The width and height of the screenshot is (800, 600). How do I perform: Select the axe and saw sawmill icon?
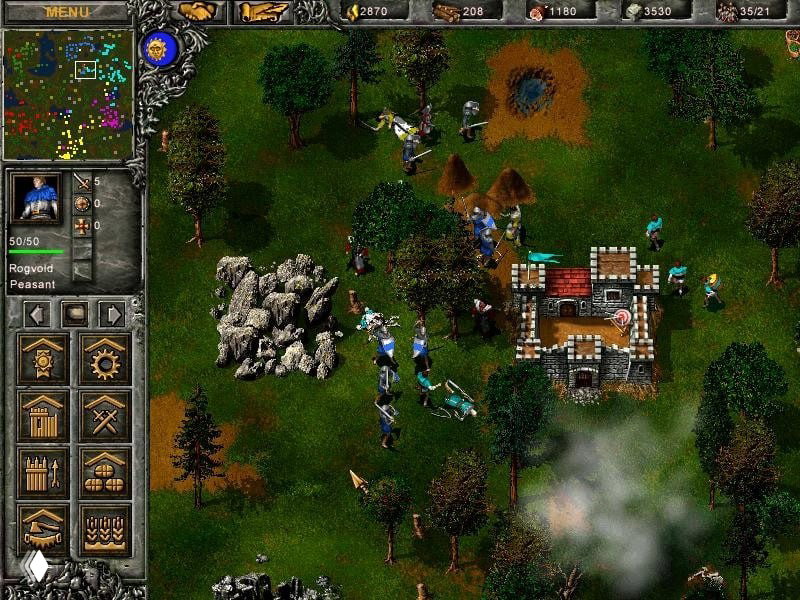click(44, 529)
